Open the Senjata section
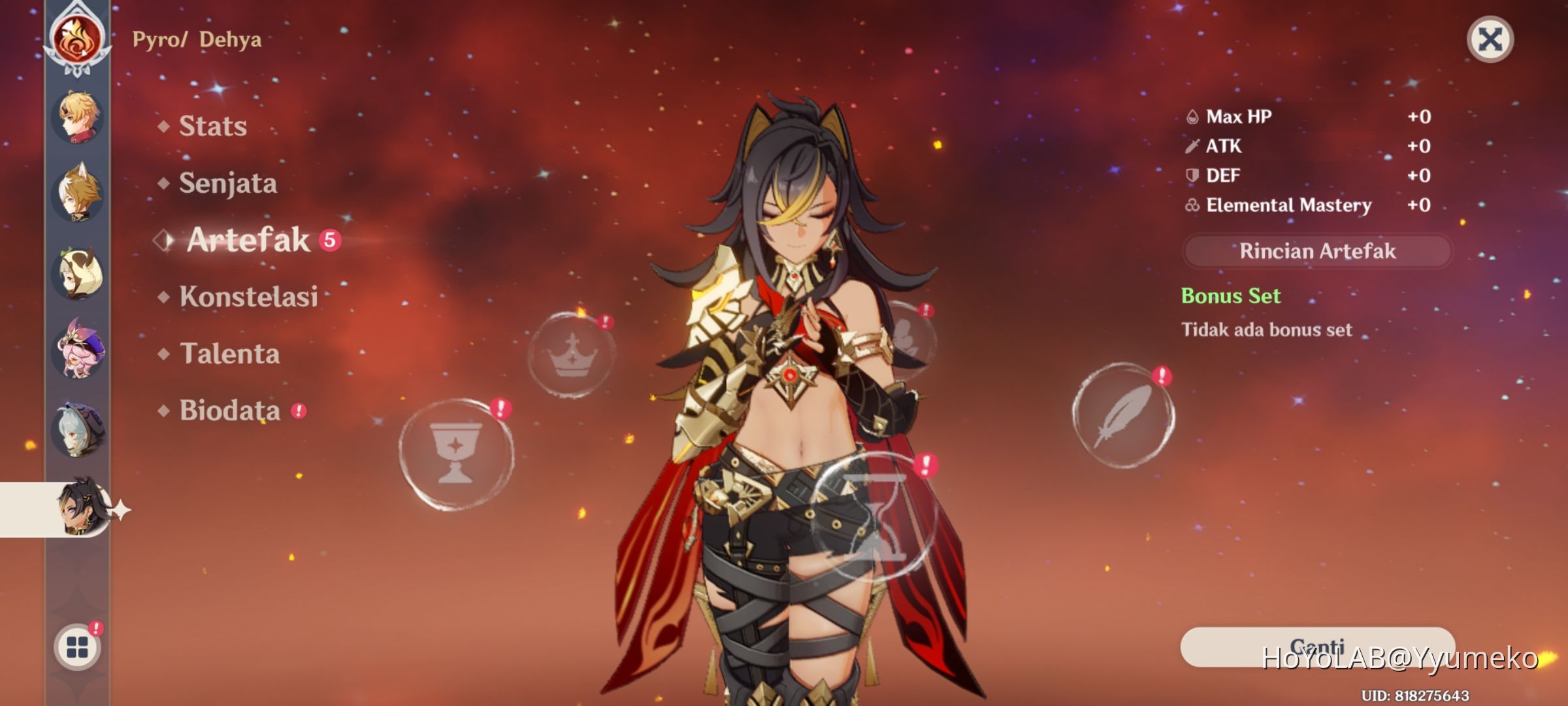 point(227,183)
